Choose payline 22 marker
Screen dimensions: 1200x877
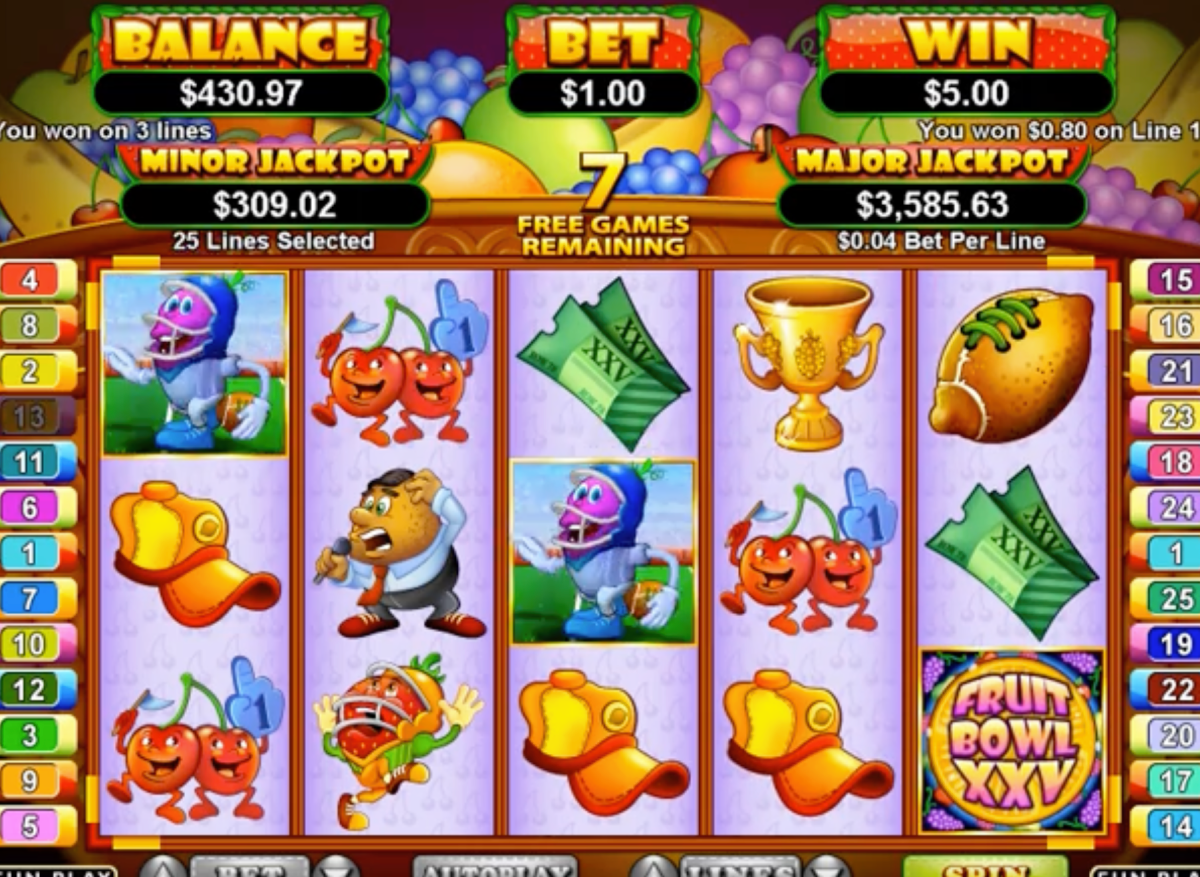(x=1166, y=689)
